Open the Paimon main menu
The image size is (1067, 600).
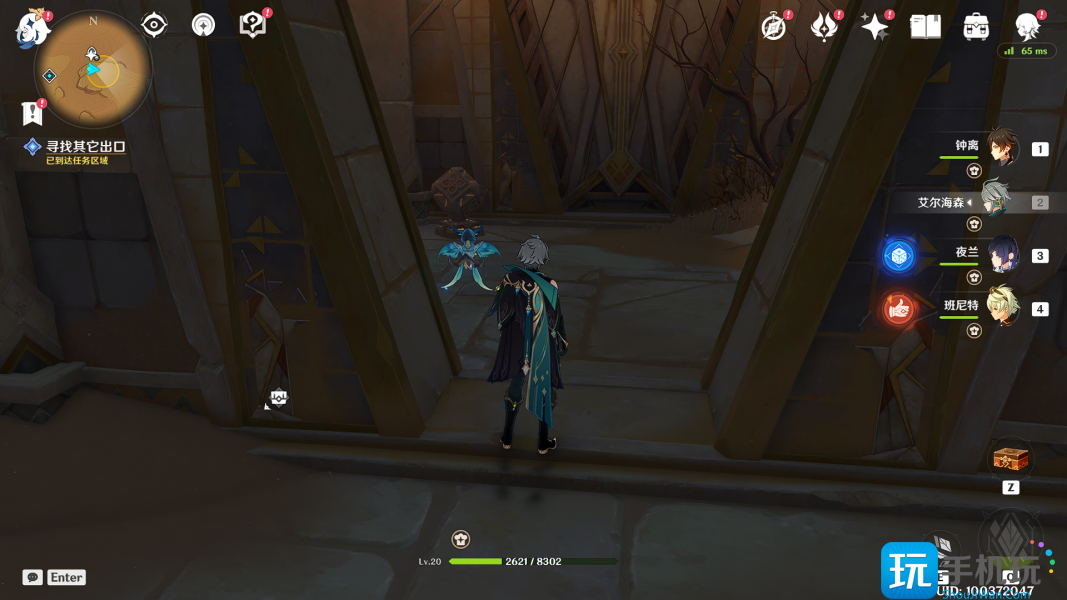pyautogui.click(x=31, y=29)
